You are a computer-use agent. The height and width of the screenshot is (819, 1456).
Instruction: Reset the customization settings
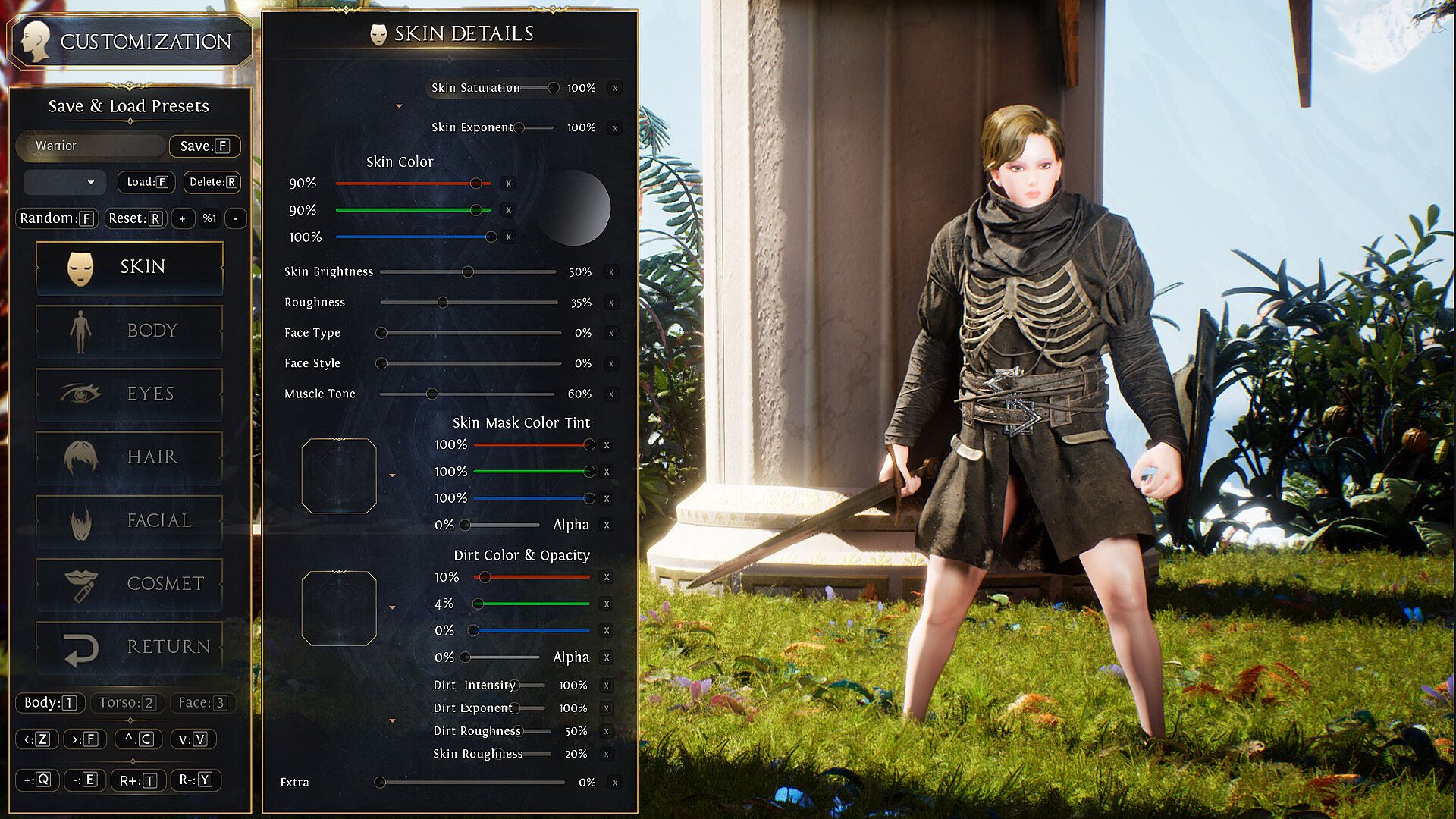click(135, 218)
